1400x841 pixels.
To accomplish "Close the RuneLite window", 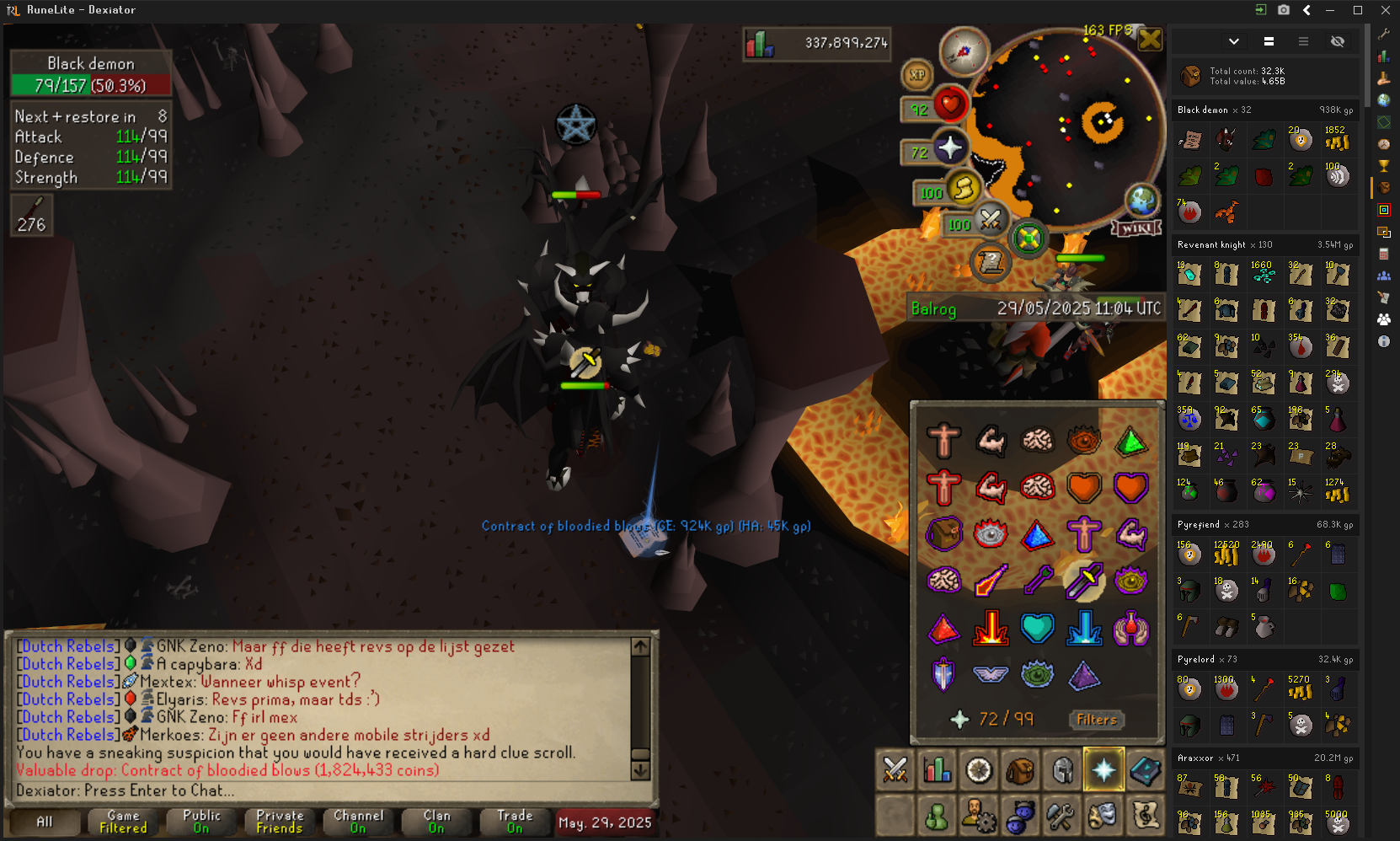I will 1385,10.
